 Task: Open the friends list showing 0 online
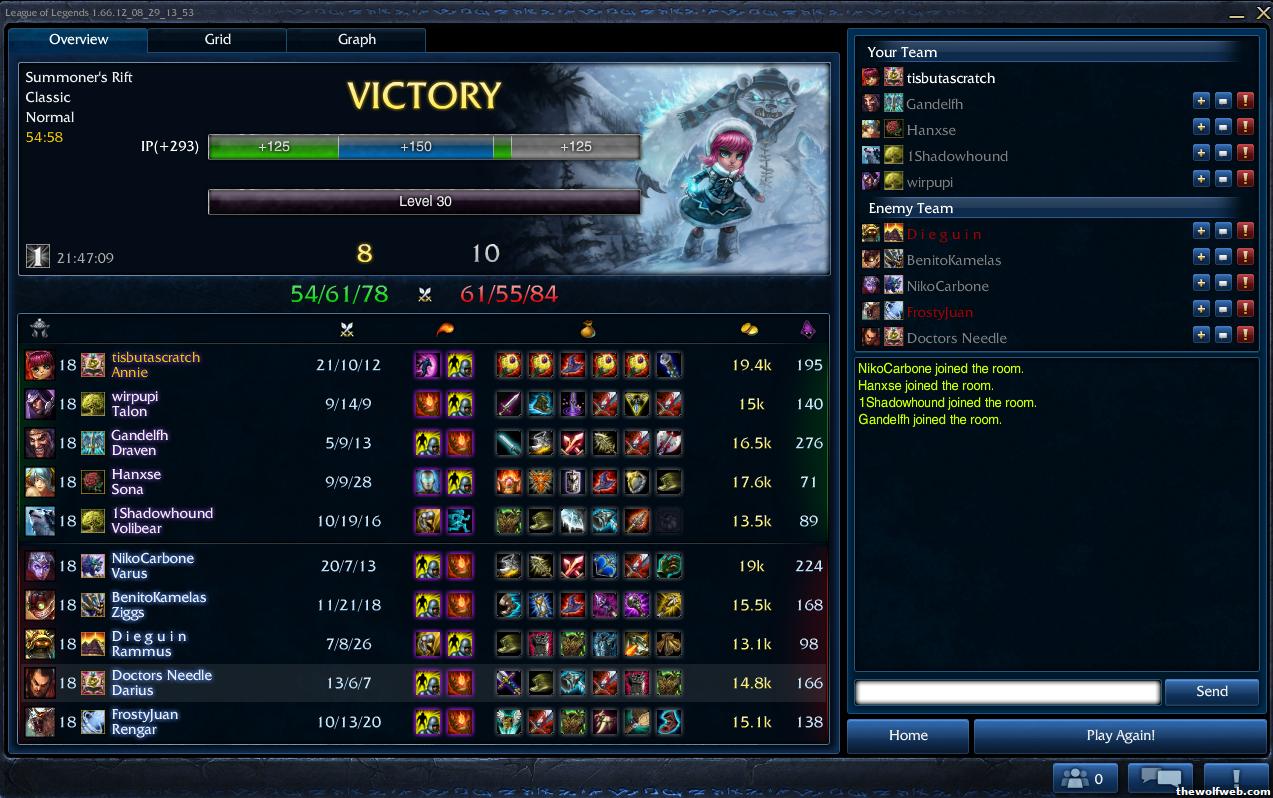coord(1085,778)
